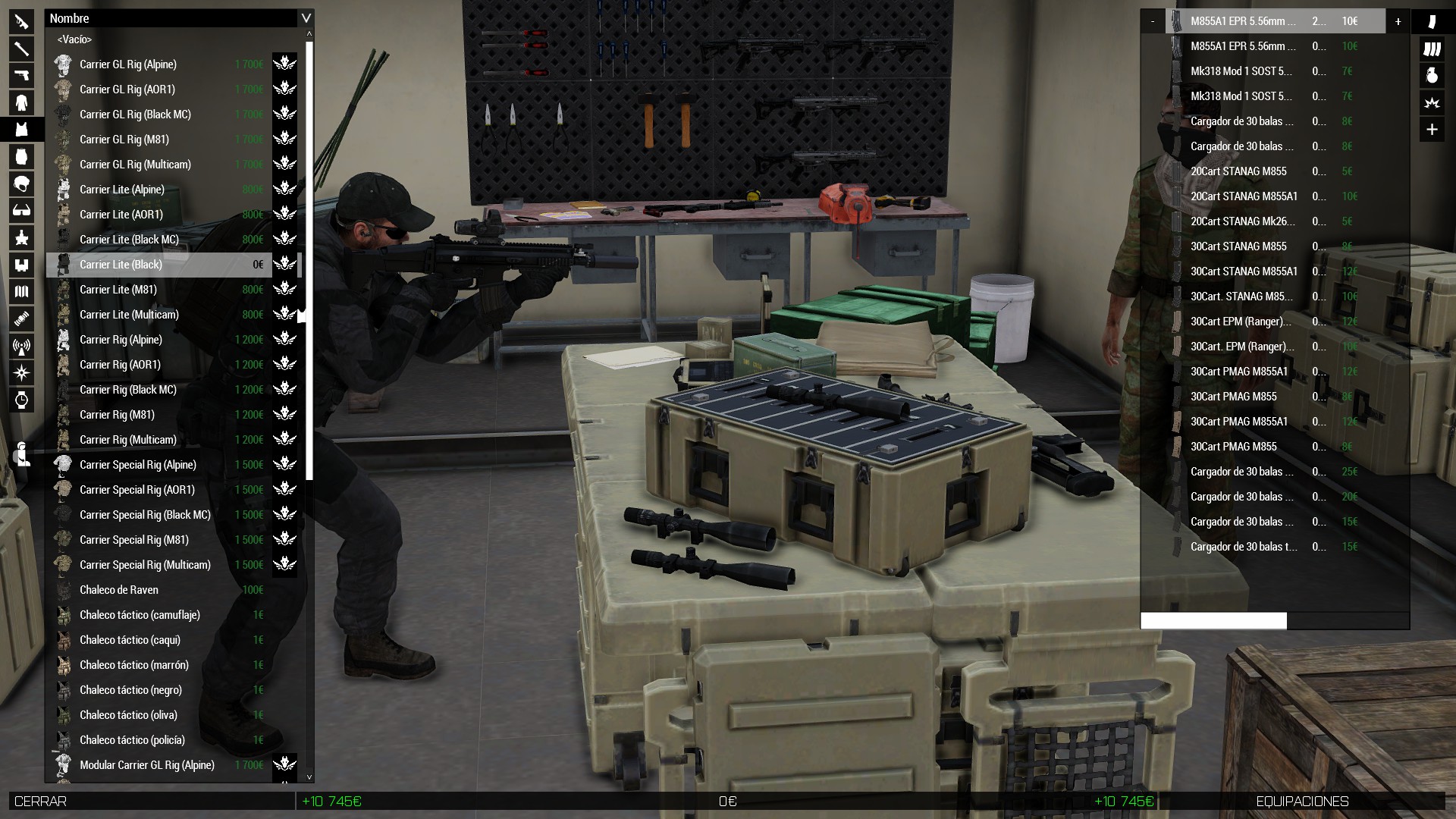The height and width of the screenshot is (819, 1456).
Task: Switch to the primary weapon rifle tab
Action: (21, 21)
